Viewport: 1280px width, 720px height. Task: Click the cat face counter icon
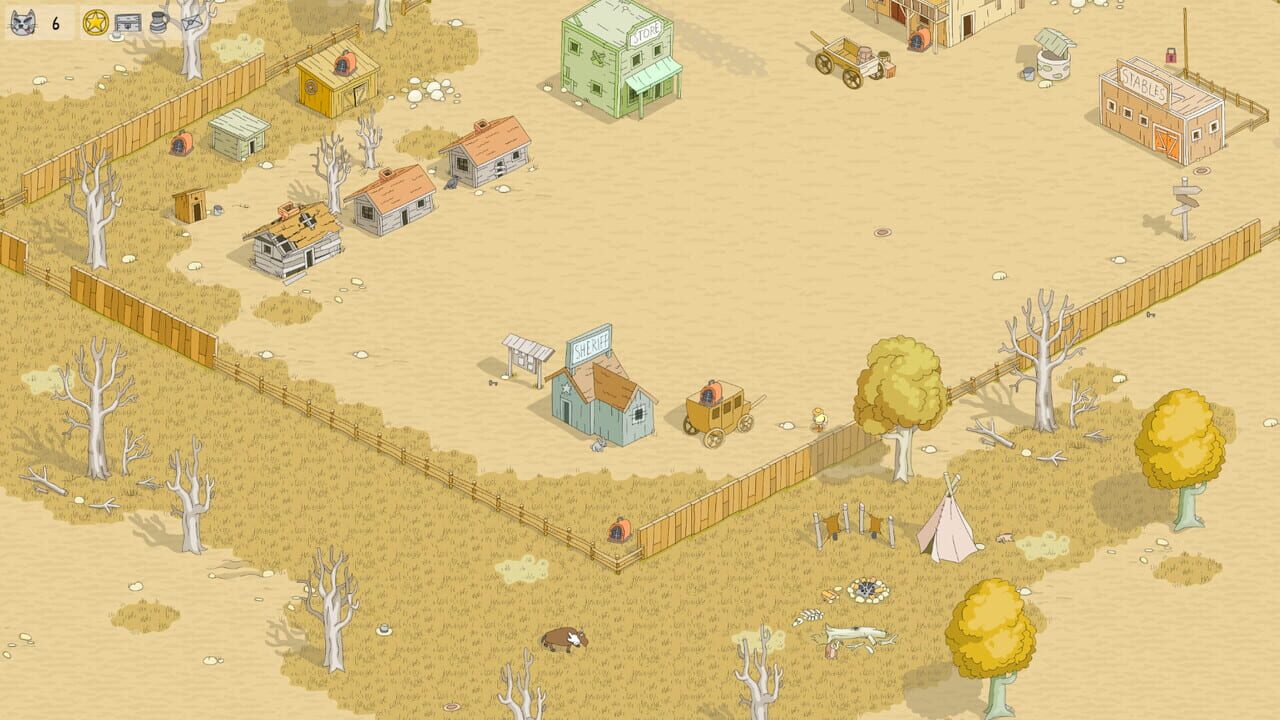point(22,22)
